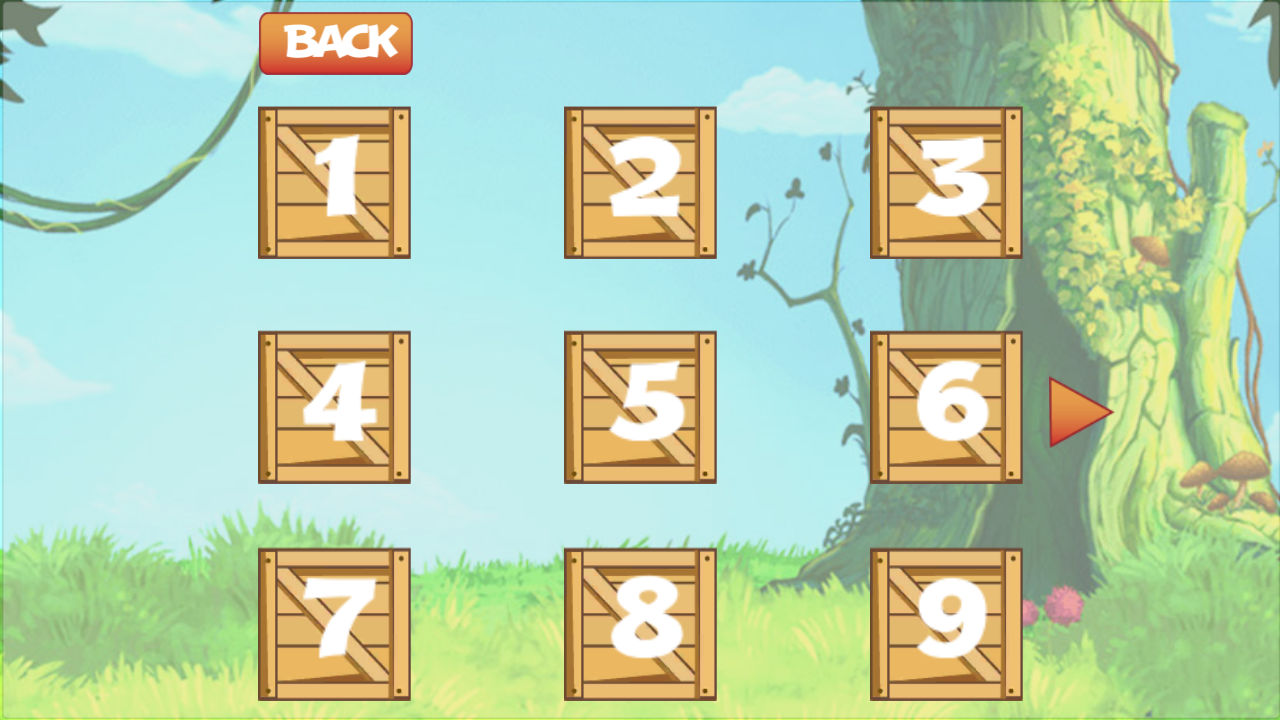
Task: Return to the previous menu via BACK
Action: pyautogui.click(x=336, y=42)
